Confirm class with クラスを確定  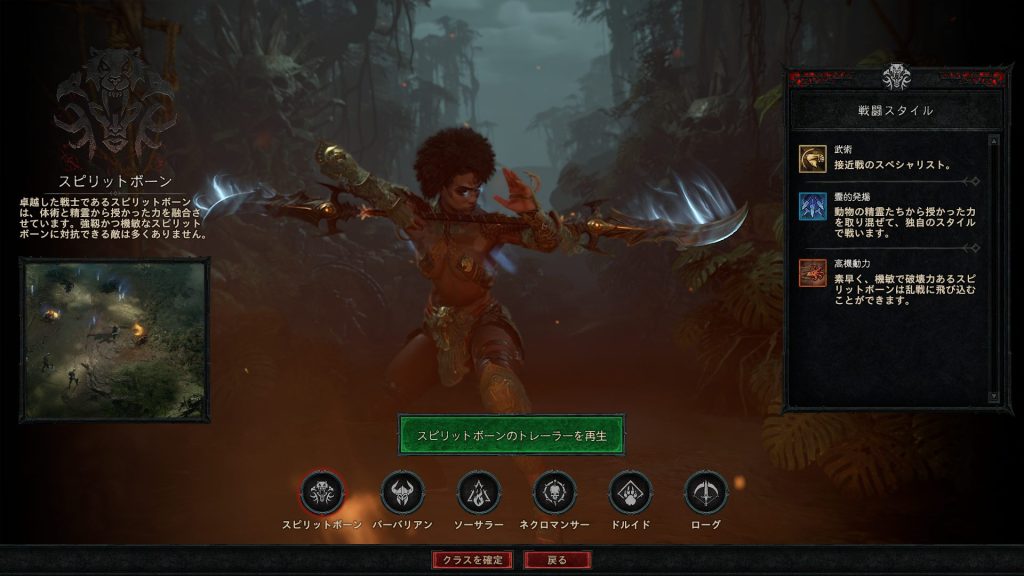pos(473,560)
